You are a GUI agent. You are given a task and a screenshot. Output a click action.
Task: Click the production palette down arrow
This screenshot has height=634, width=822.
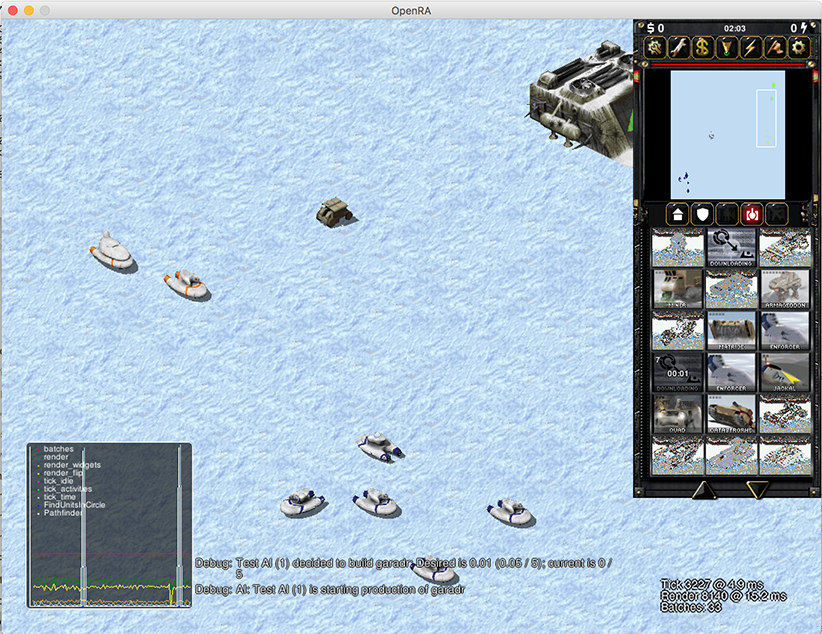click(758, 490)
